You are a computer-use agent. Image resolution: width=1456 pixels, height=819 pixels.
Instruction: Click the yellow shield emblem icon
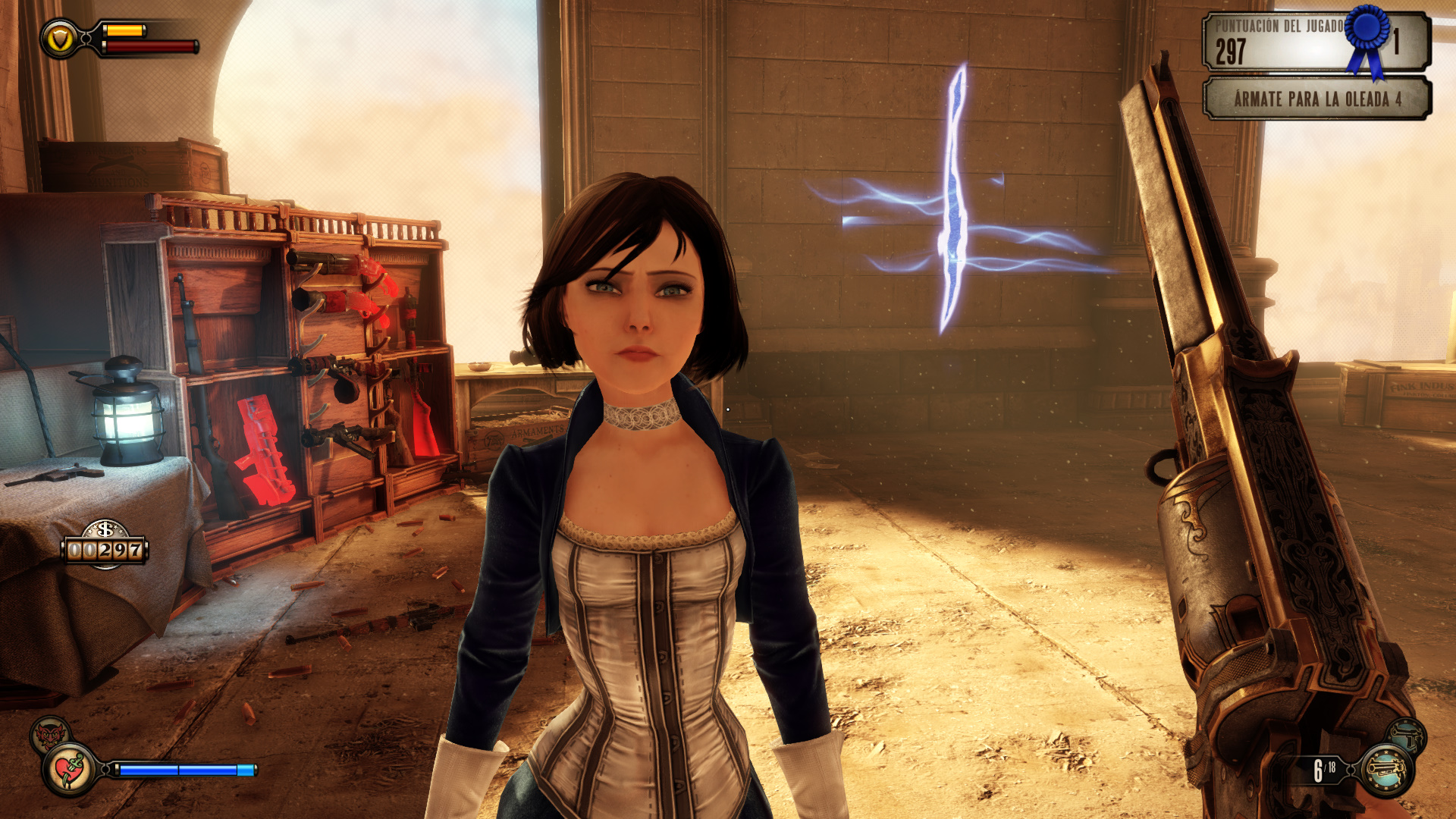(x=59, y=39)
